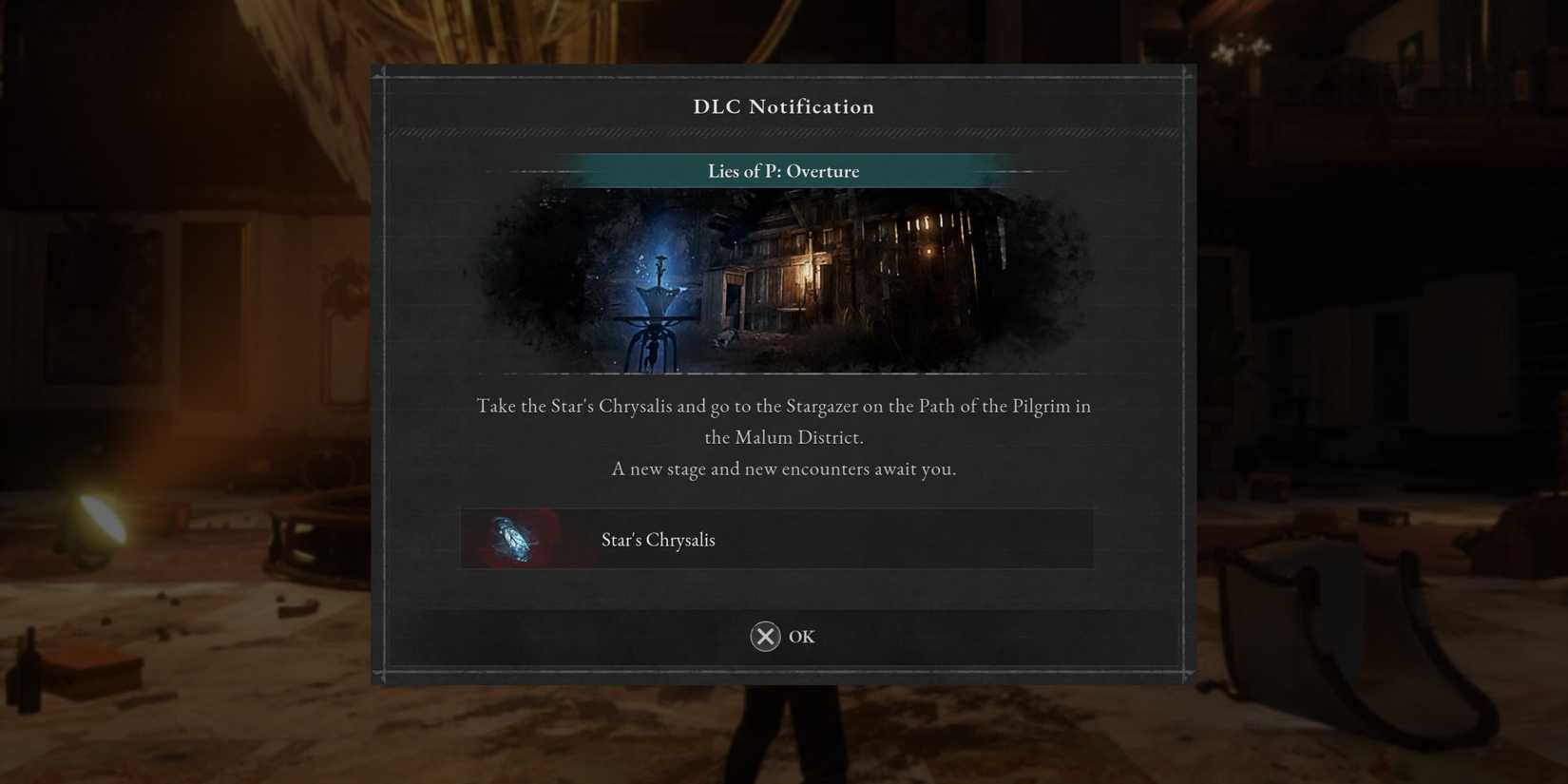The width and height of the screenshot is (1568, 784).
Task: Click the line reading A new stage awaits
Action: coord(783,468)
